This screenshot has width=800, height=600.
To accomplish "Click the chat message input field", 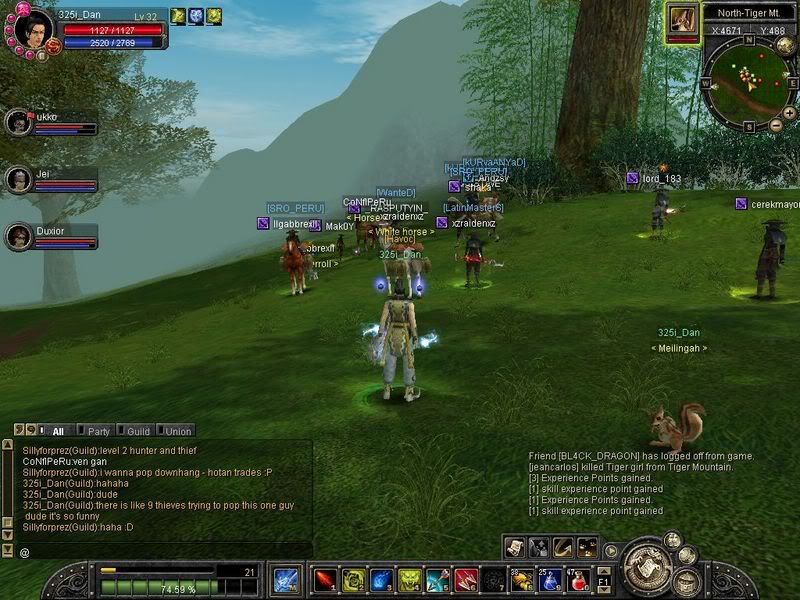I will [160, 551].
